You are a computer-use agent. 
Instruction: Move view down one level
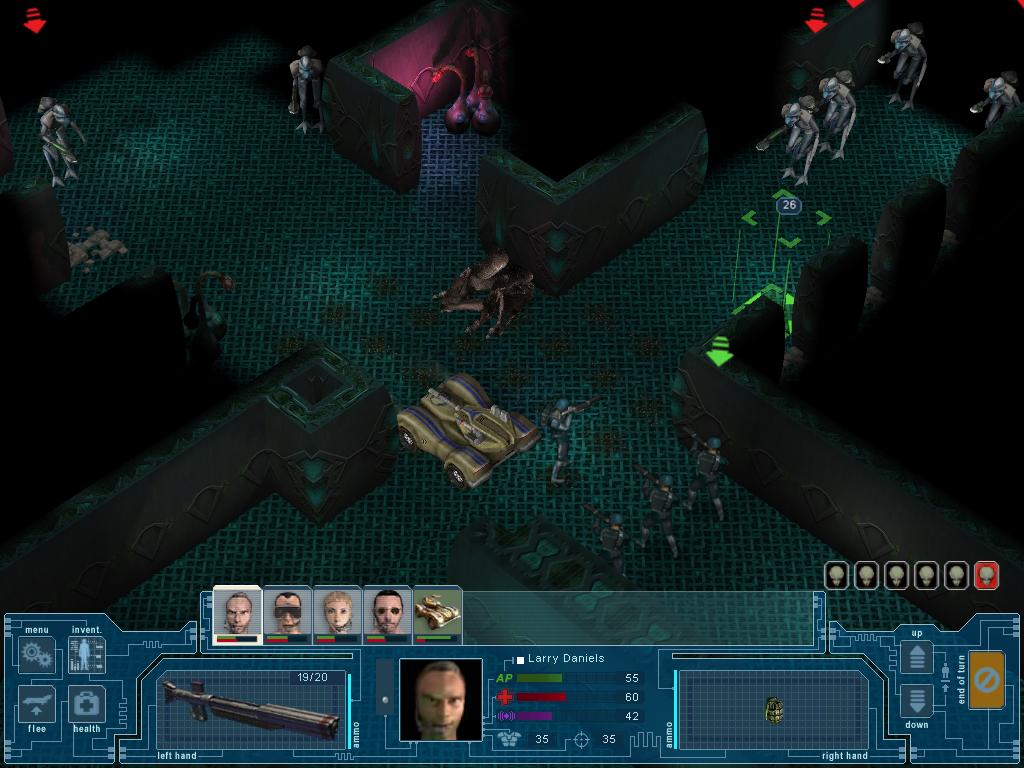click(917, 700)
